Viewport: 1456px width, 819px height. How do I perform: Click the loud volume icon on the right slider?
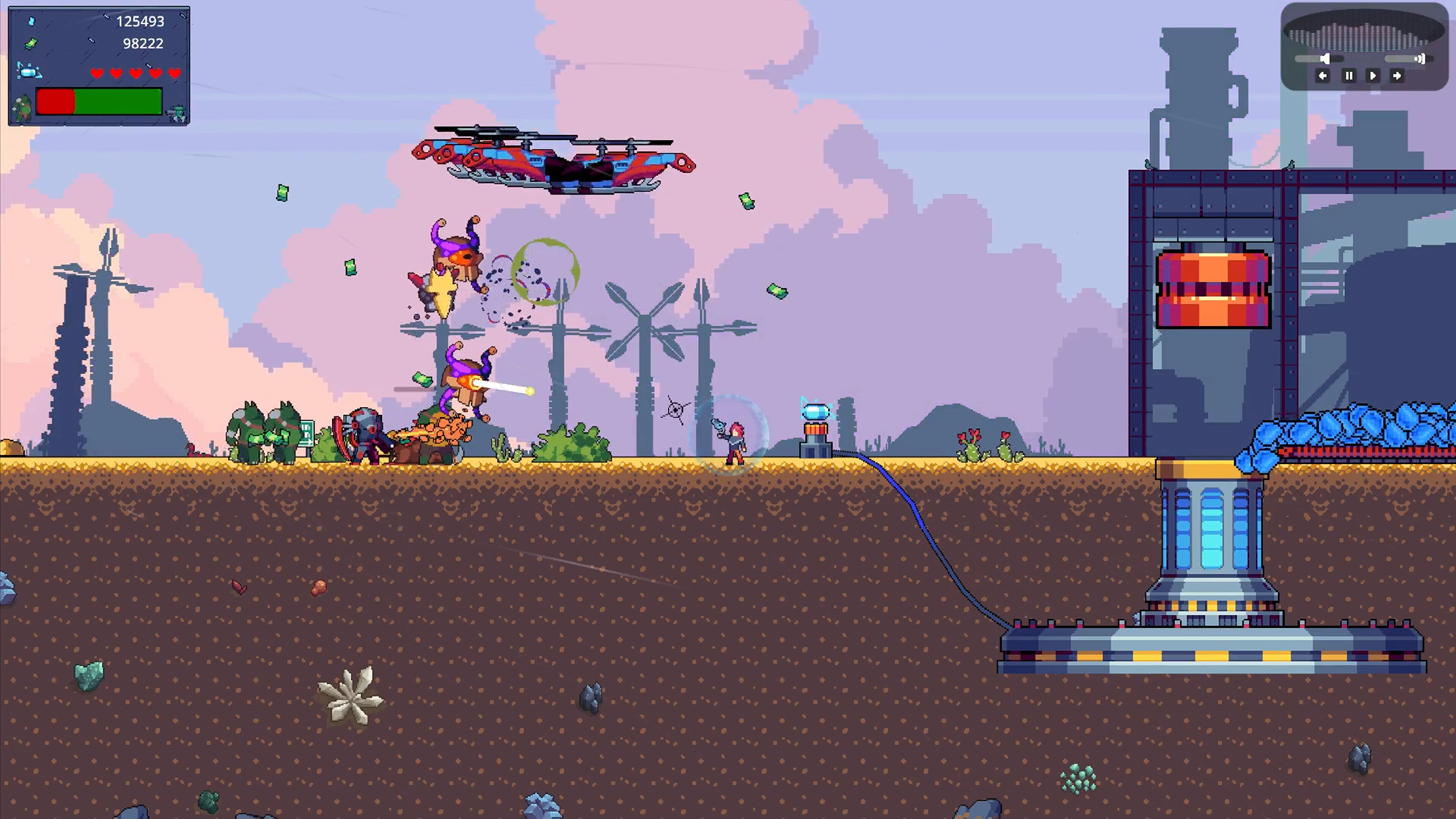(1421, 59)
